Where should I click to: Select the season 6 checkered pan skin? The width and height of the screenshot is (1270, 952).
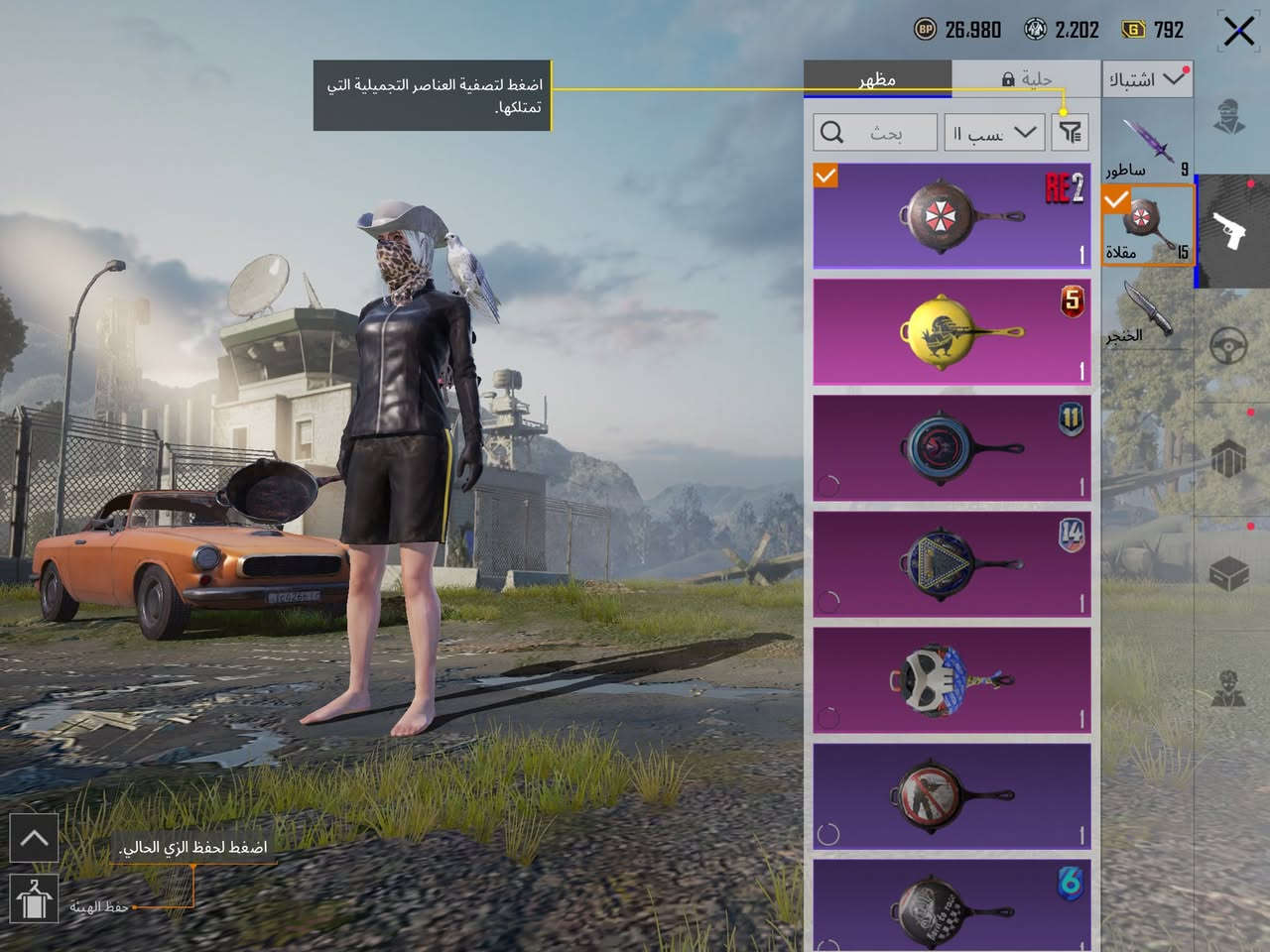(x=952, y=904)
